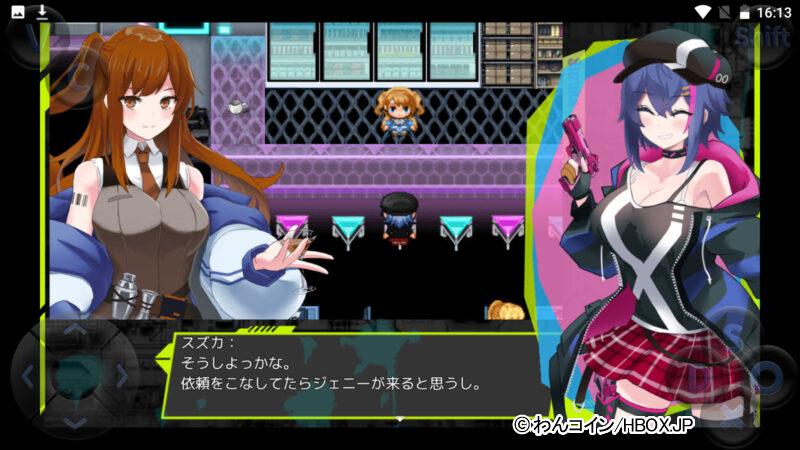Image resolution: width=800 pixels, height=450 pixels.
Task: Open the download notification in status bar
Action: tap(42, 12)
